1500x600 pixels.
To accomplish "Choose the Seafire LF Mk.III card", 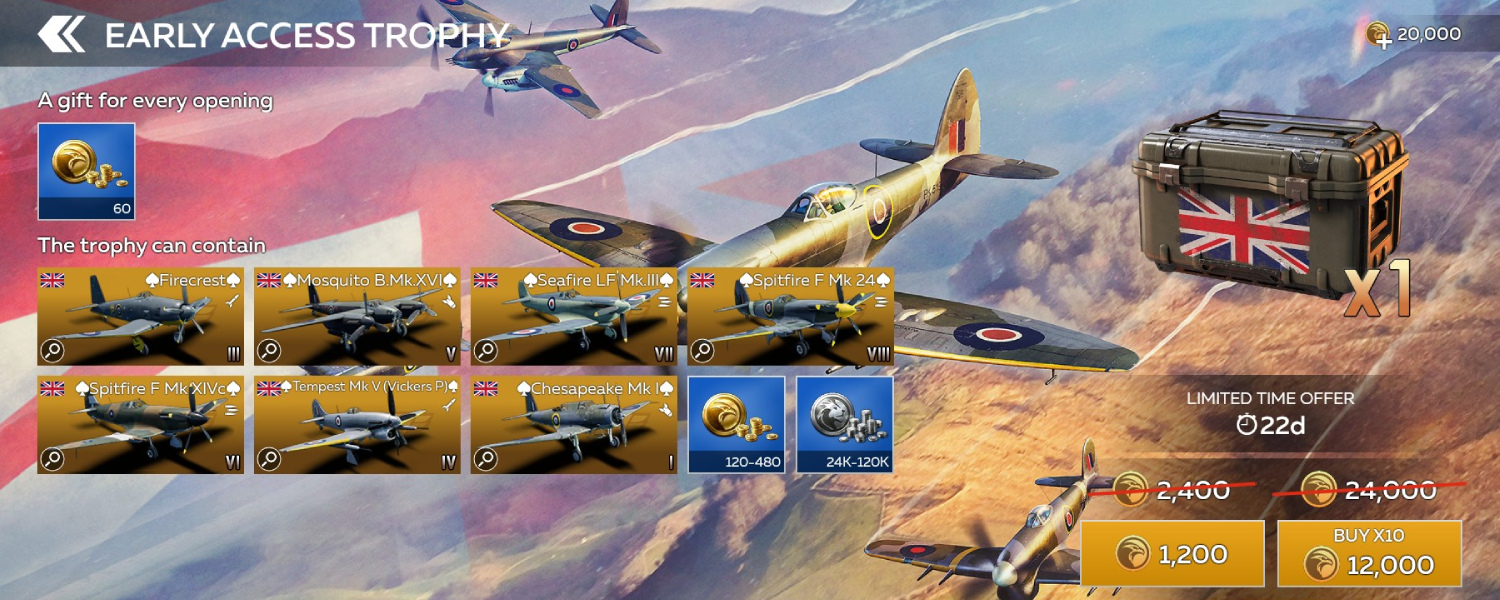I will pyautogui.click(x=574, y=316).
